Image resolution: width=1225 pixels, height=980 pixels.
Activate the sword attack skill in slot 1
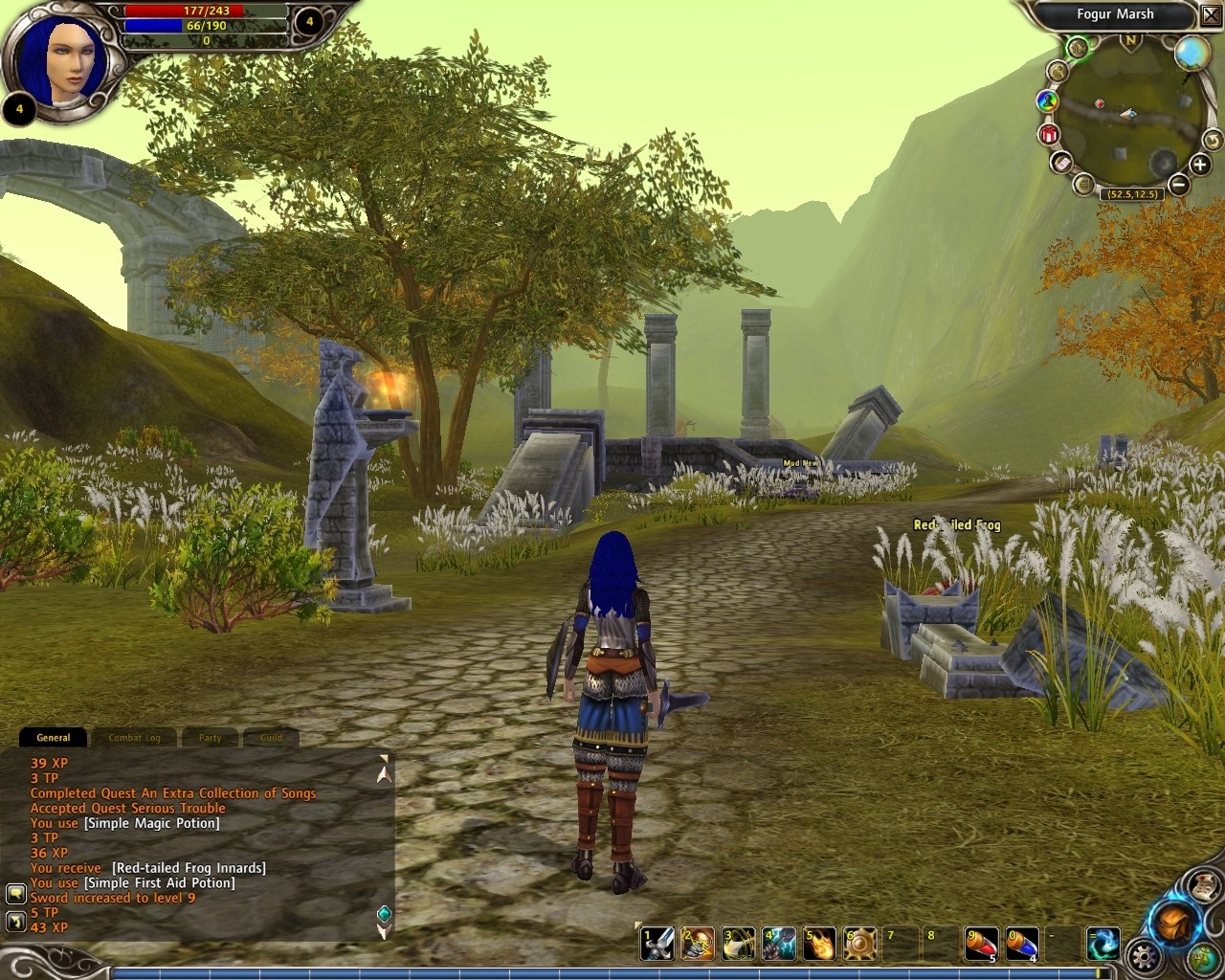[x=657, y=944]
